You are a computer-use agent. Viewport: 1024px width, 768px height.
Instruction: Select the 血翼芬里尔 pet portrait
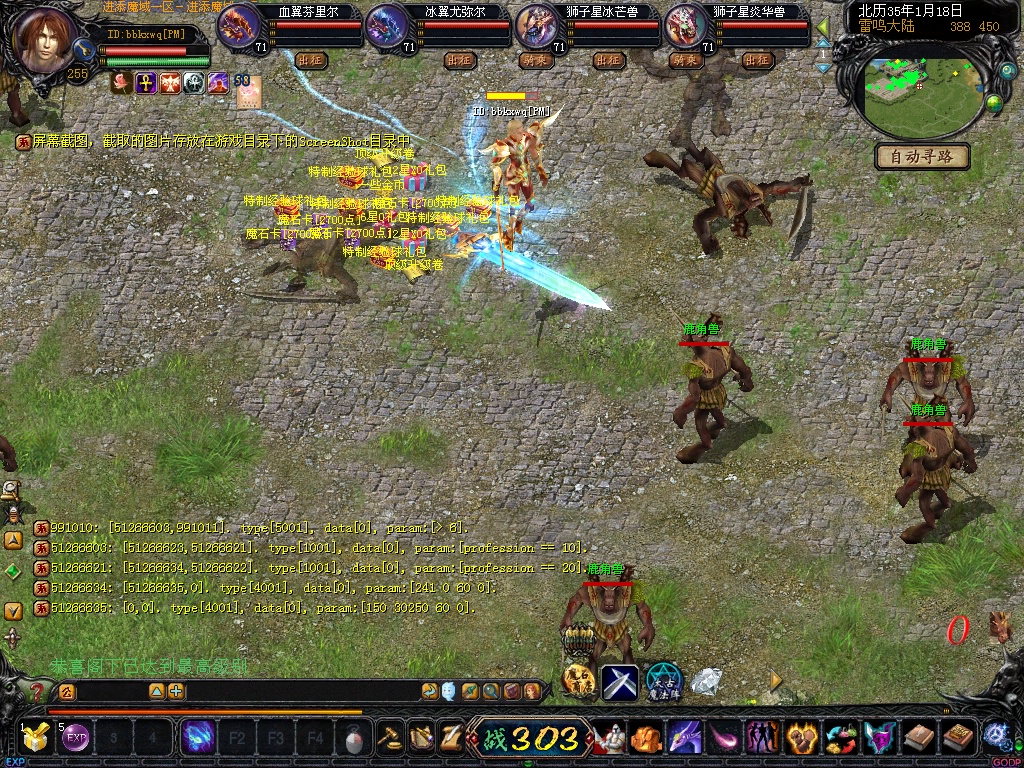click(238, 25)
